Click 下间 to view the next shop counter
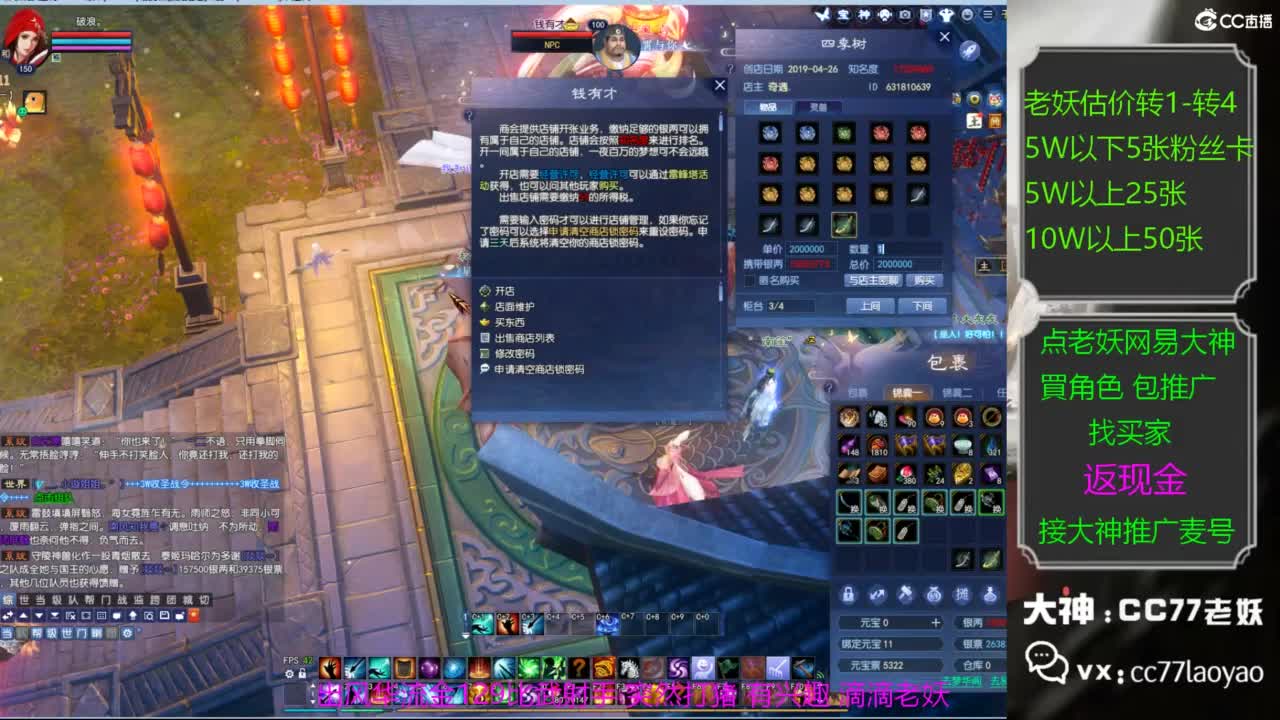The width and height of the screenshot is (1280, 720). point(923,305)
